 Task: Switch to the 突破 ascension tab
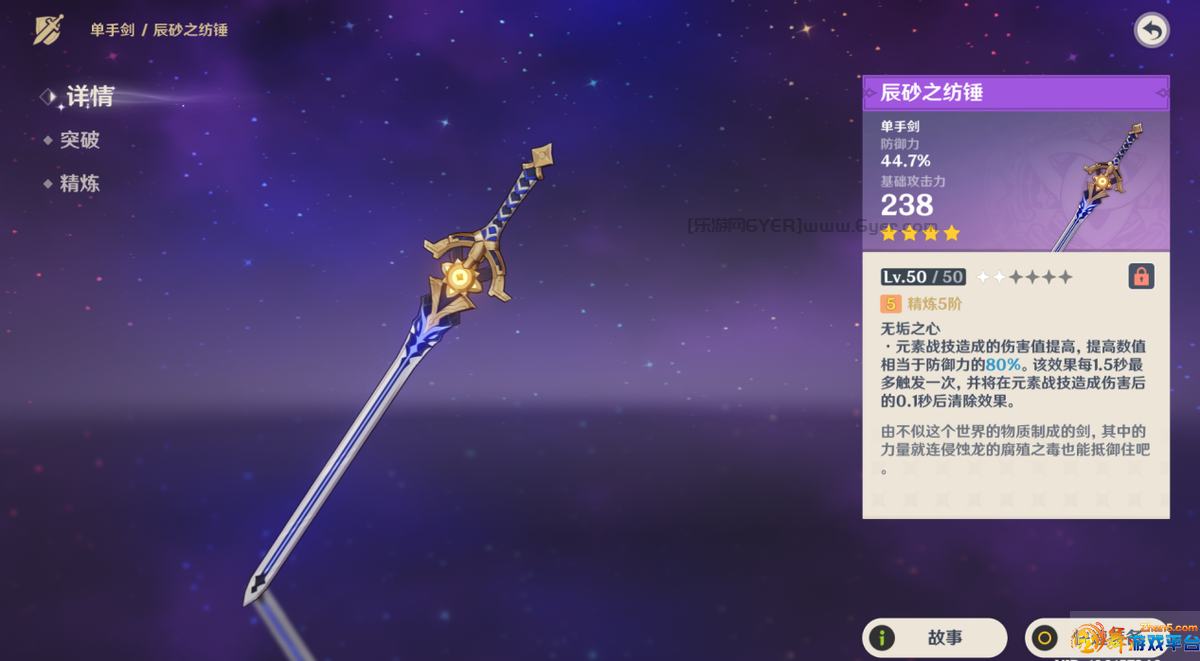79,140
